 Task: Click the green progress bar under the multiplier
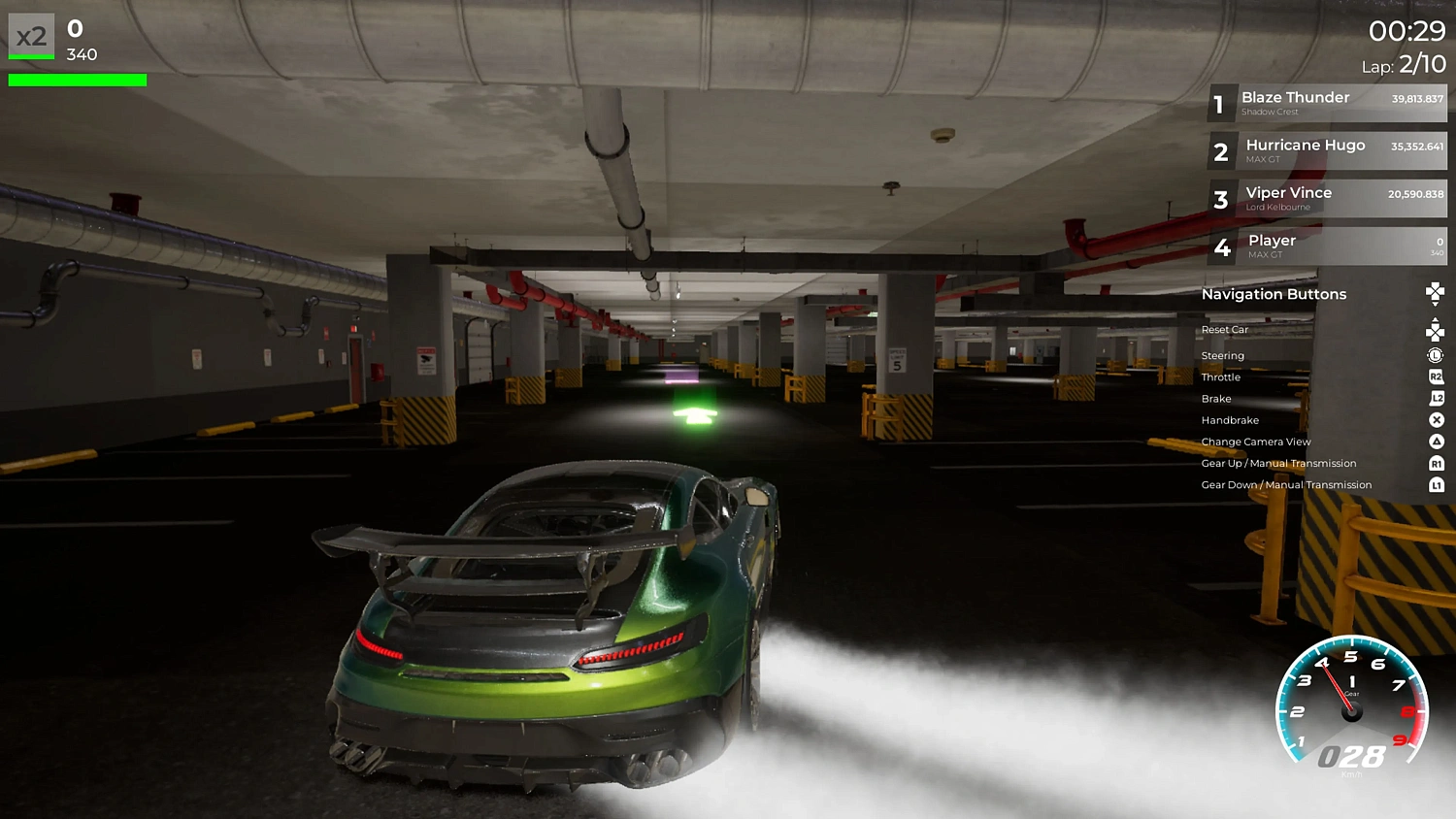click(x=77, y=79)
